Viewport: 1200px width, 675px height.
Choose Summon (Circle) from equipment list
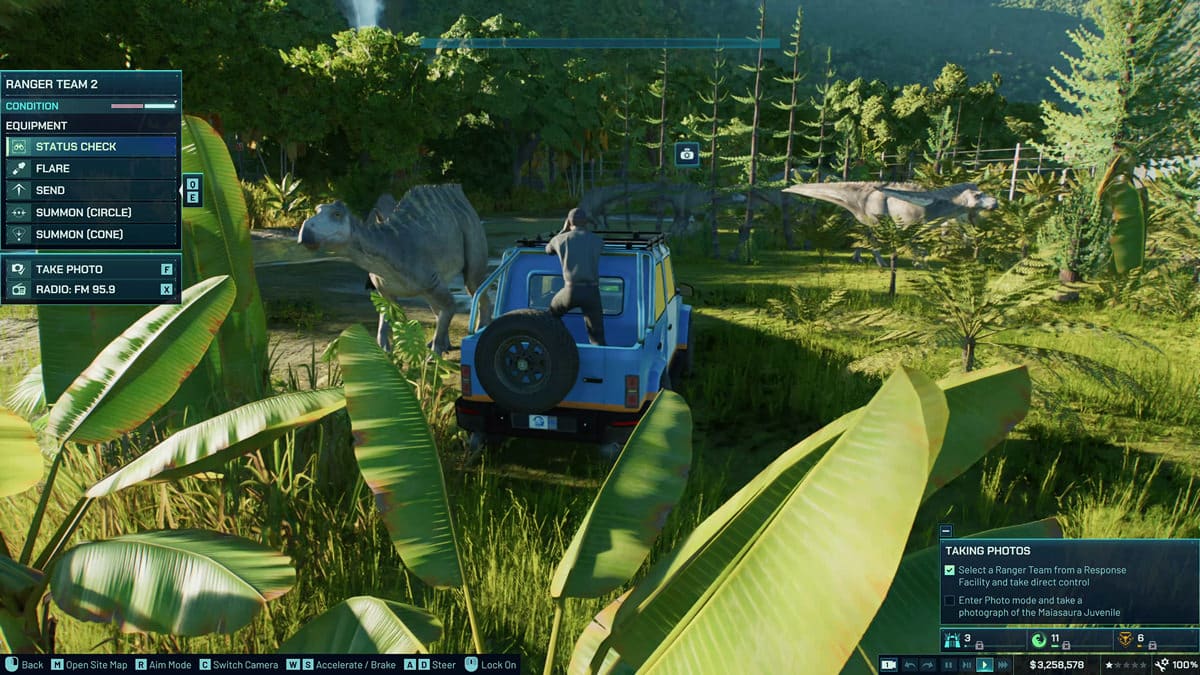pyautogui.click(x=91, y=213)
